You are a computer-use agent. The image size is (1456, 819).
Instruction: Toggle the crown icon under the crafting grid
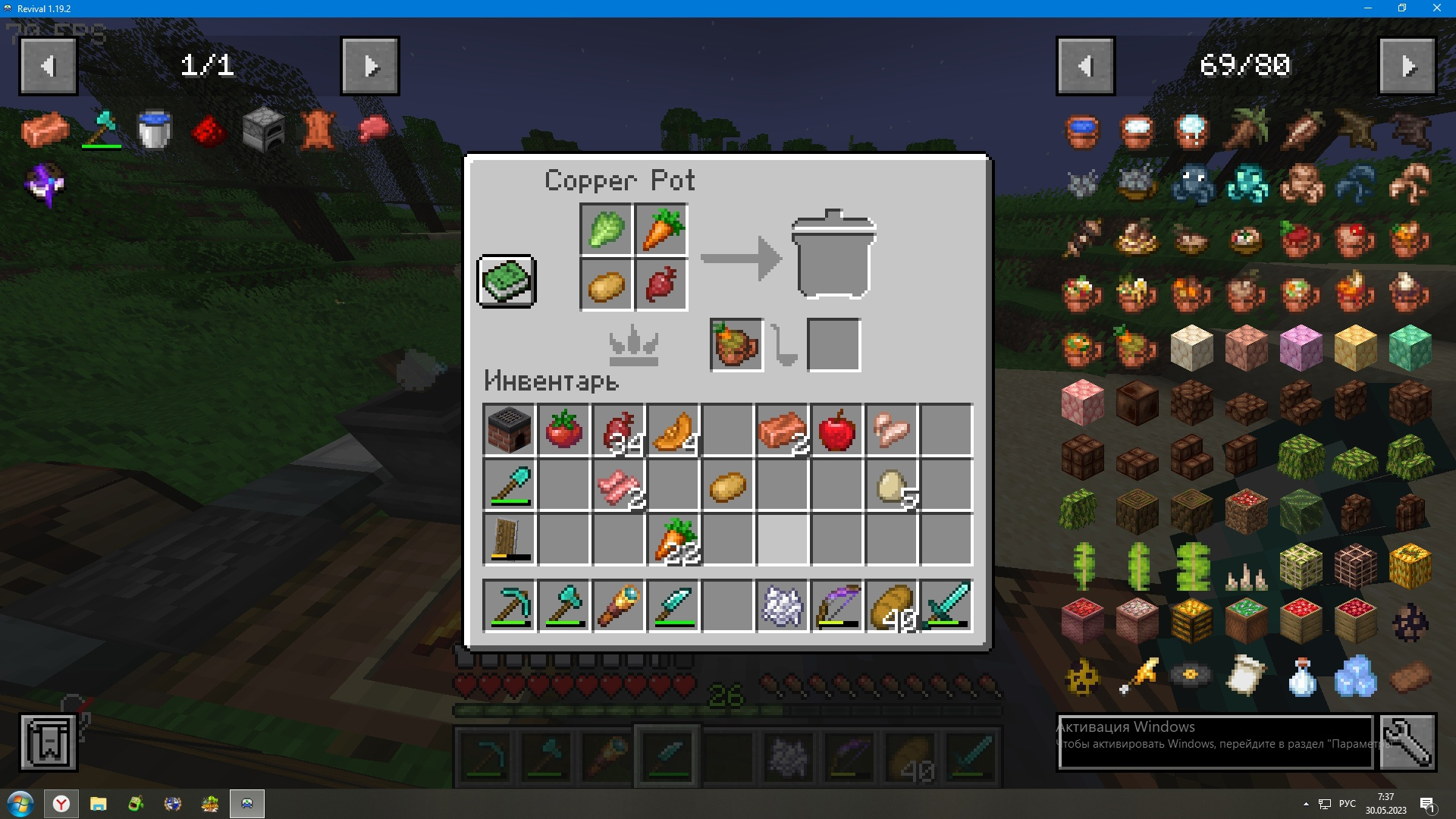pyautogui.click(x=634, y=345)
